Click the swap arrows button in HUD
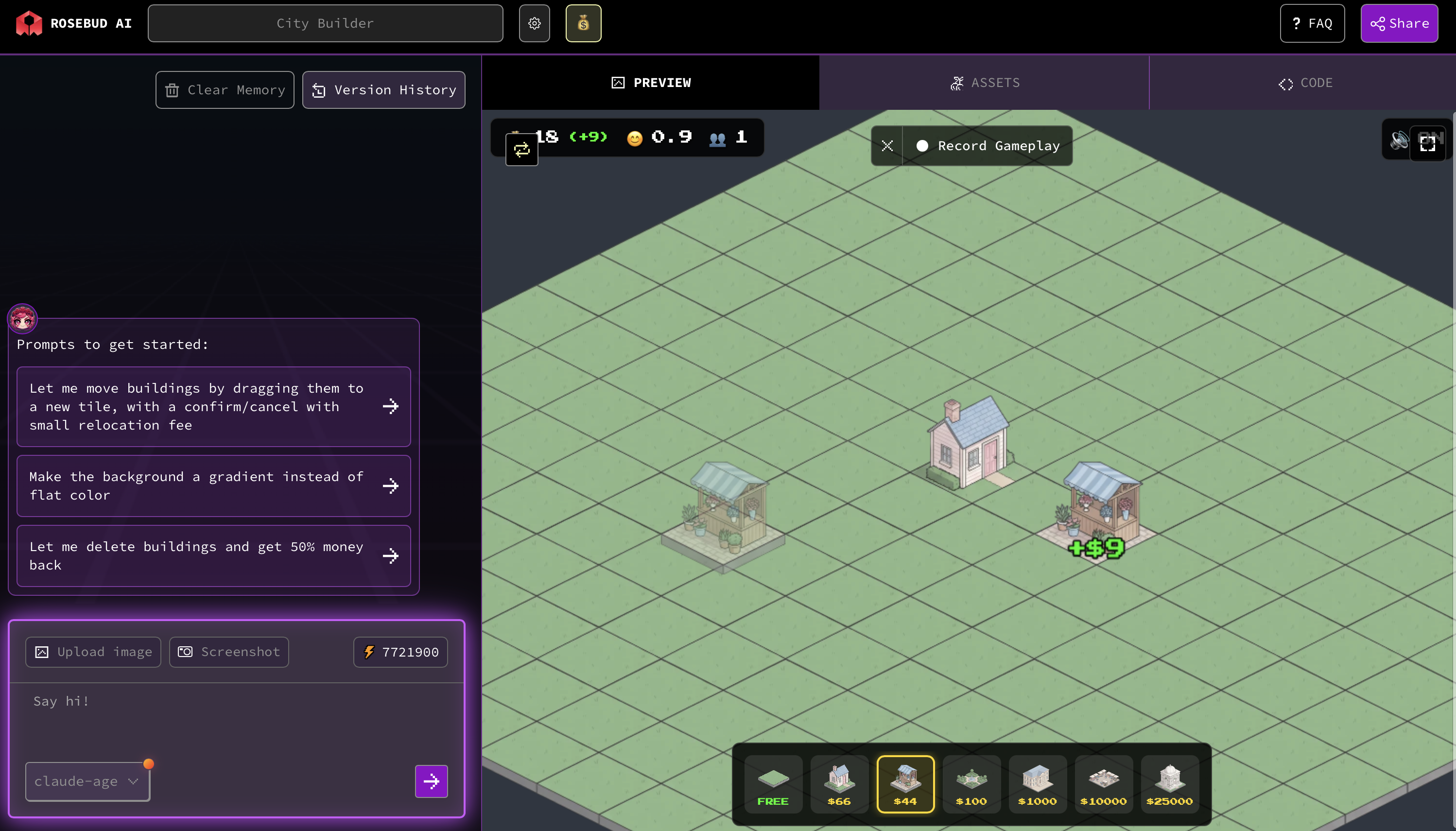The image size is (1456, 831). [521, 150]
